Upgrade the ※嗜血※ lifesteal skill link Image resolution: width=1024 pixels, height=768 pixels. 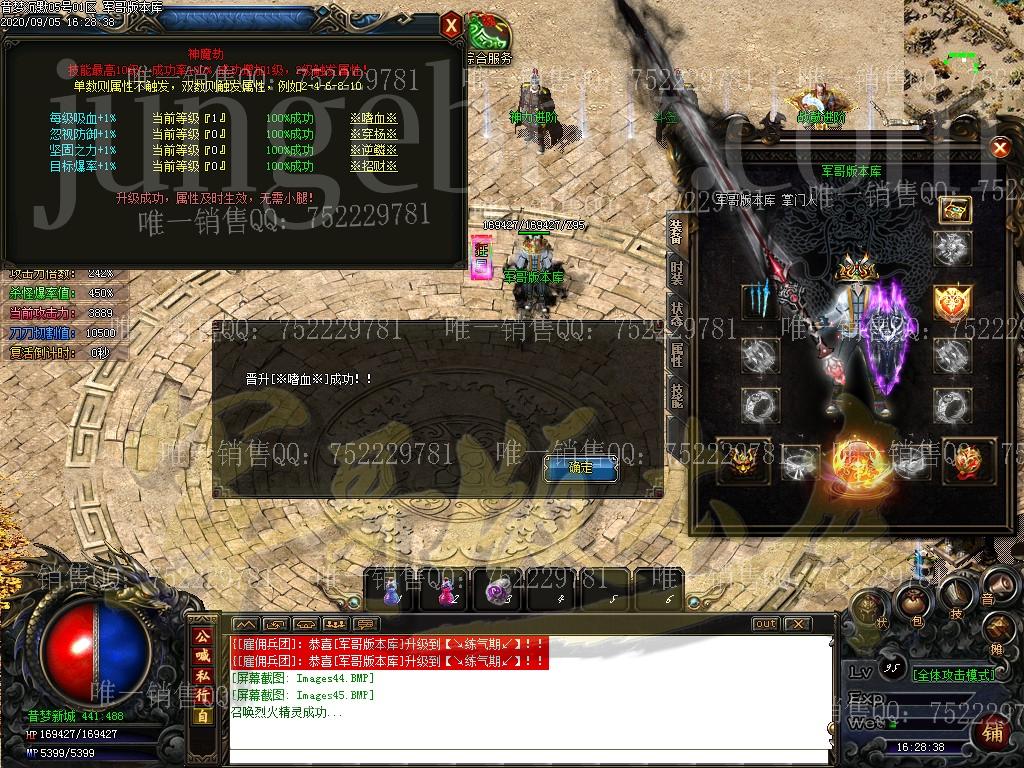tap(373, 118)
